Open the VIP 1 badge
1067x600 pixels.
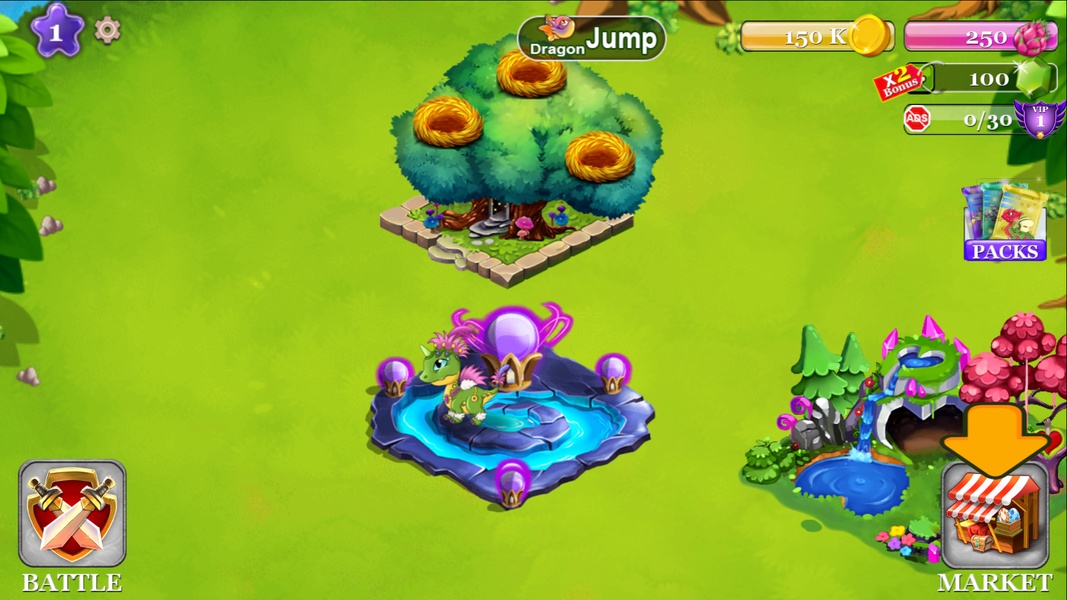(x=1038, y=119)
